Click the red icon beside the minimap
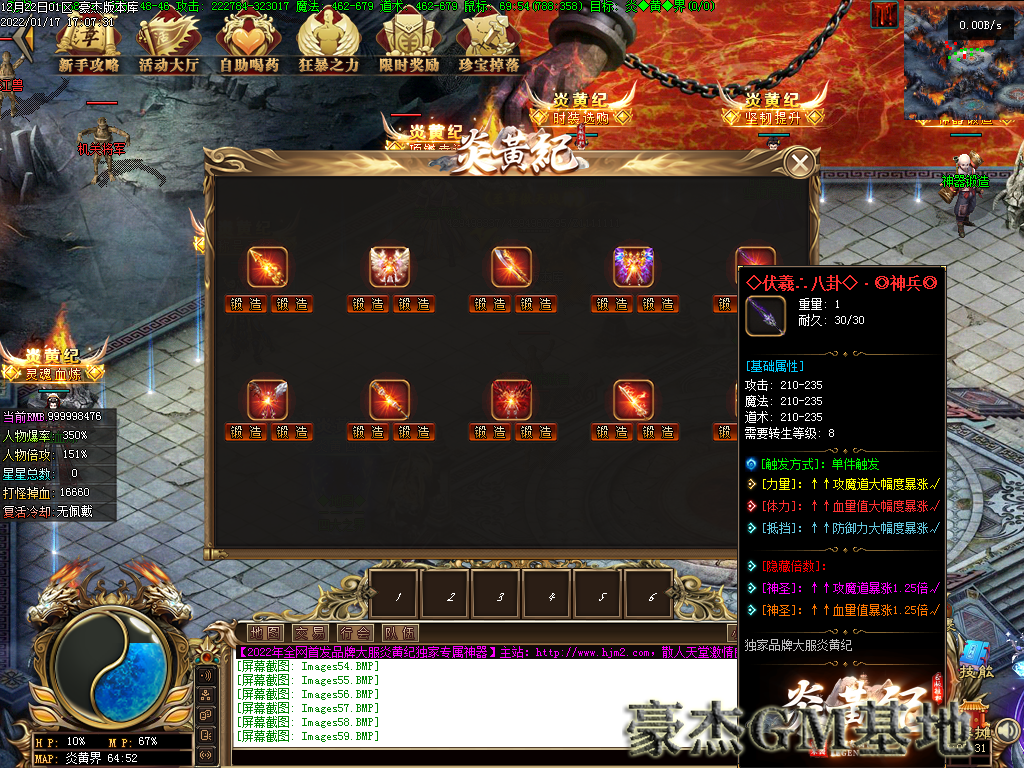1024x768 pixels. (884, 15)
